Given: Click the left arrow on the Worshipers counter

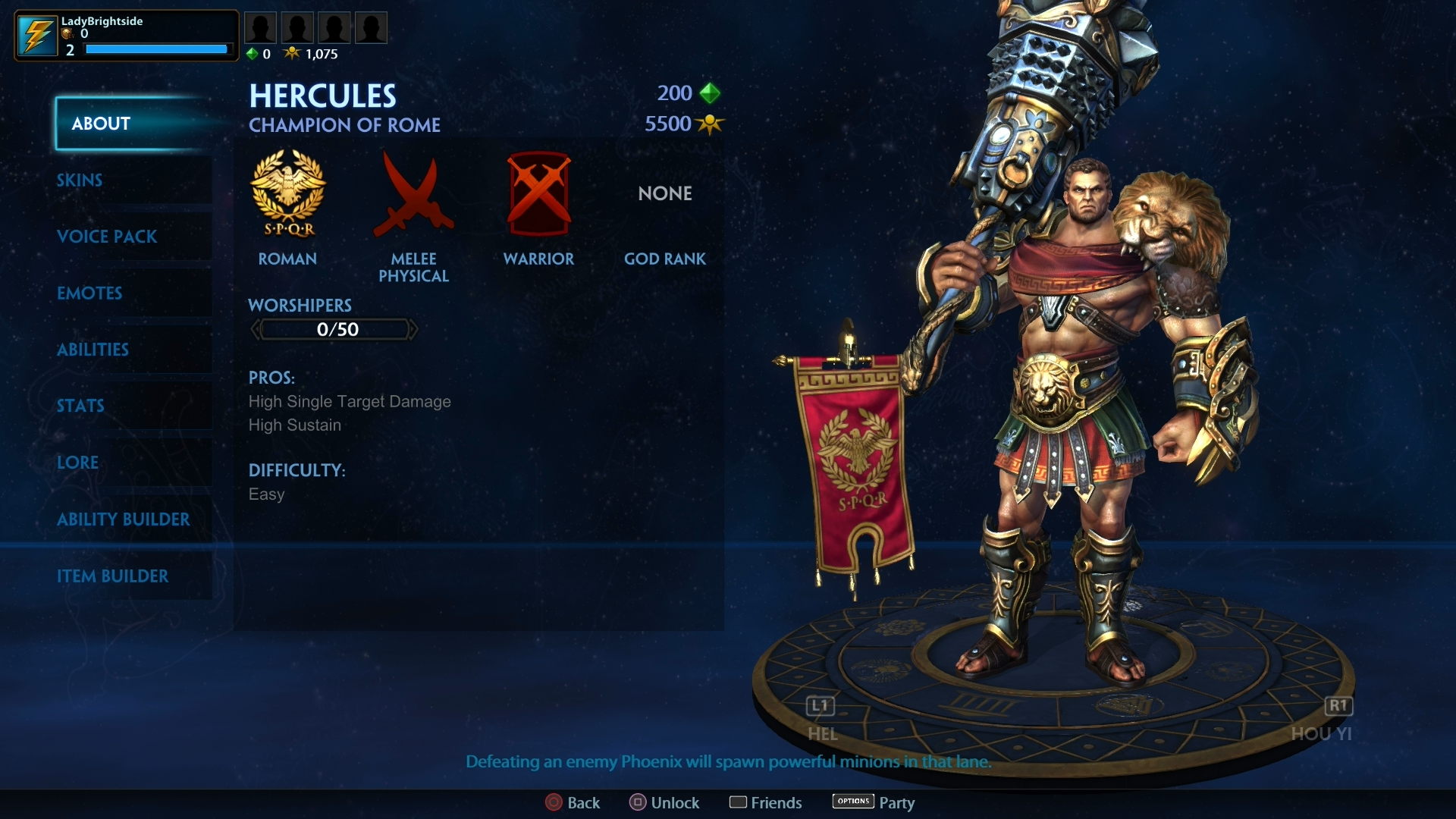Looking at the screenshot, I should pos(256,328).
